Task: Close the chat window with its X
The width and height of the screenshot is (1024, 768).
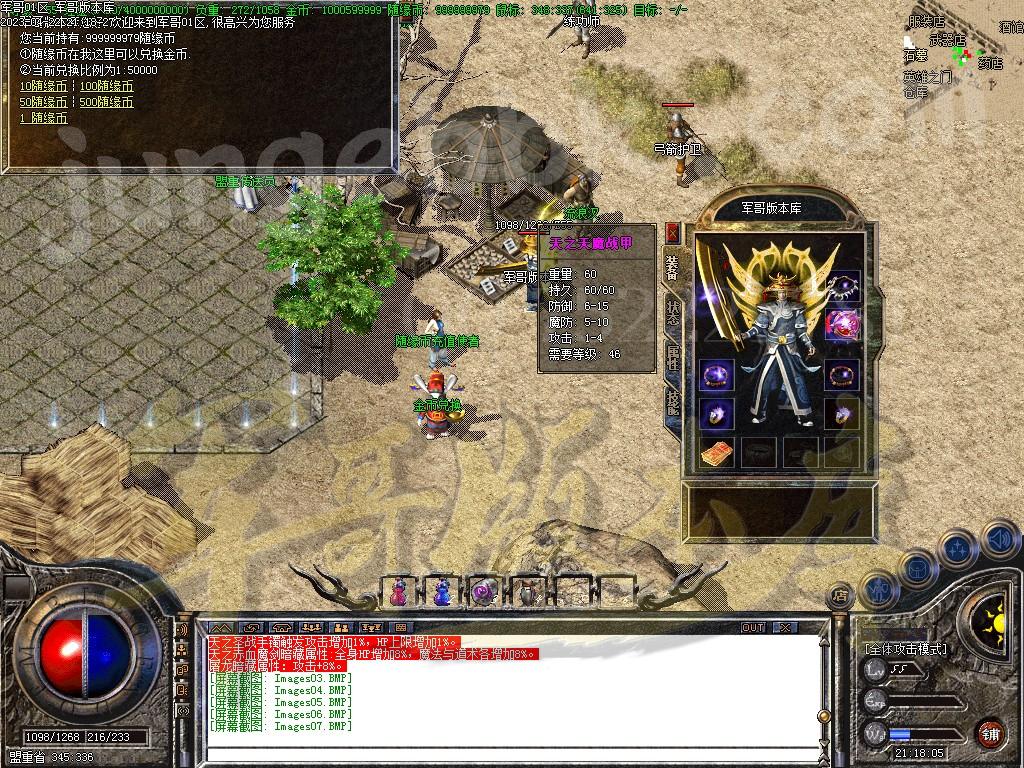Action: coord(786,628)
